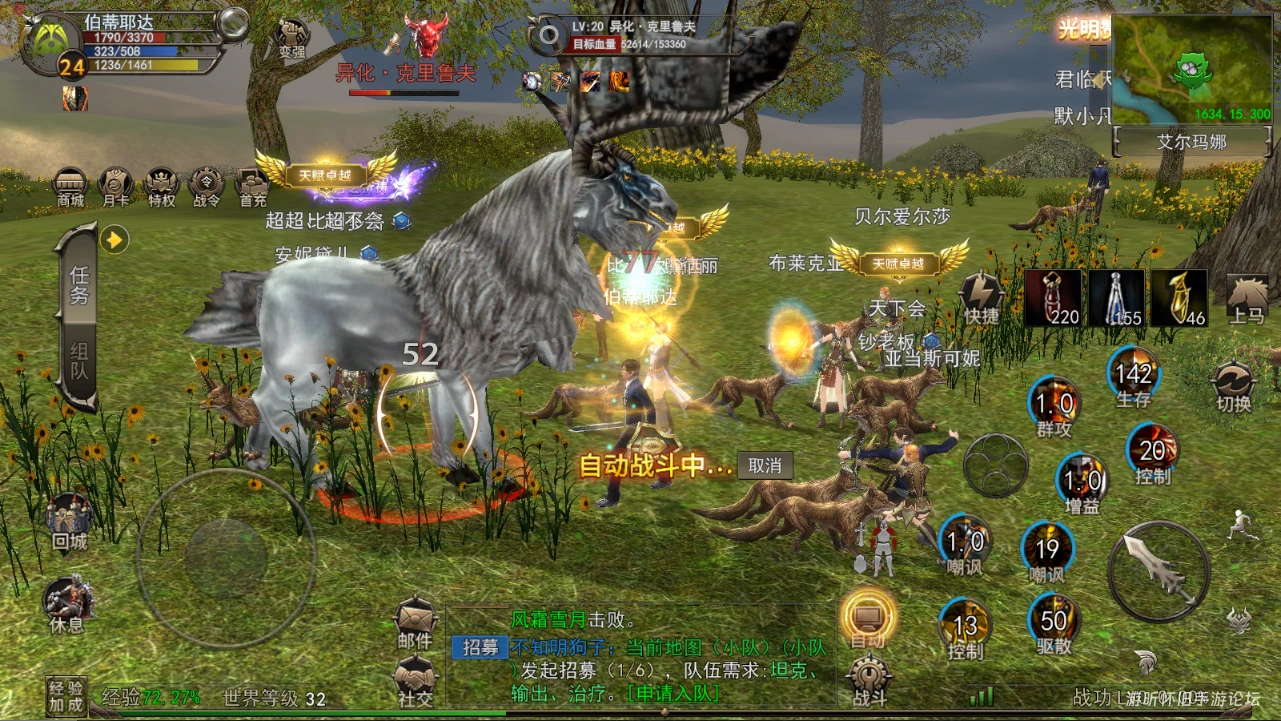Open the 月卡 monthly card icon
This screenshot has width=1281, height=721.
pos(115,186)
